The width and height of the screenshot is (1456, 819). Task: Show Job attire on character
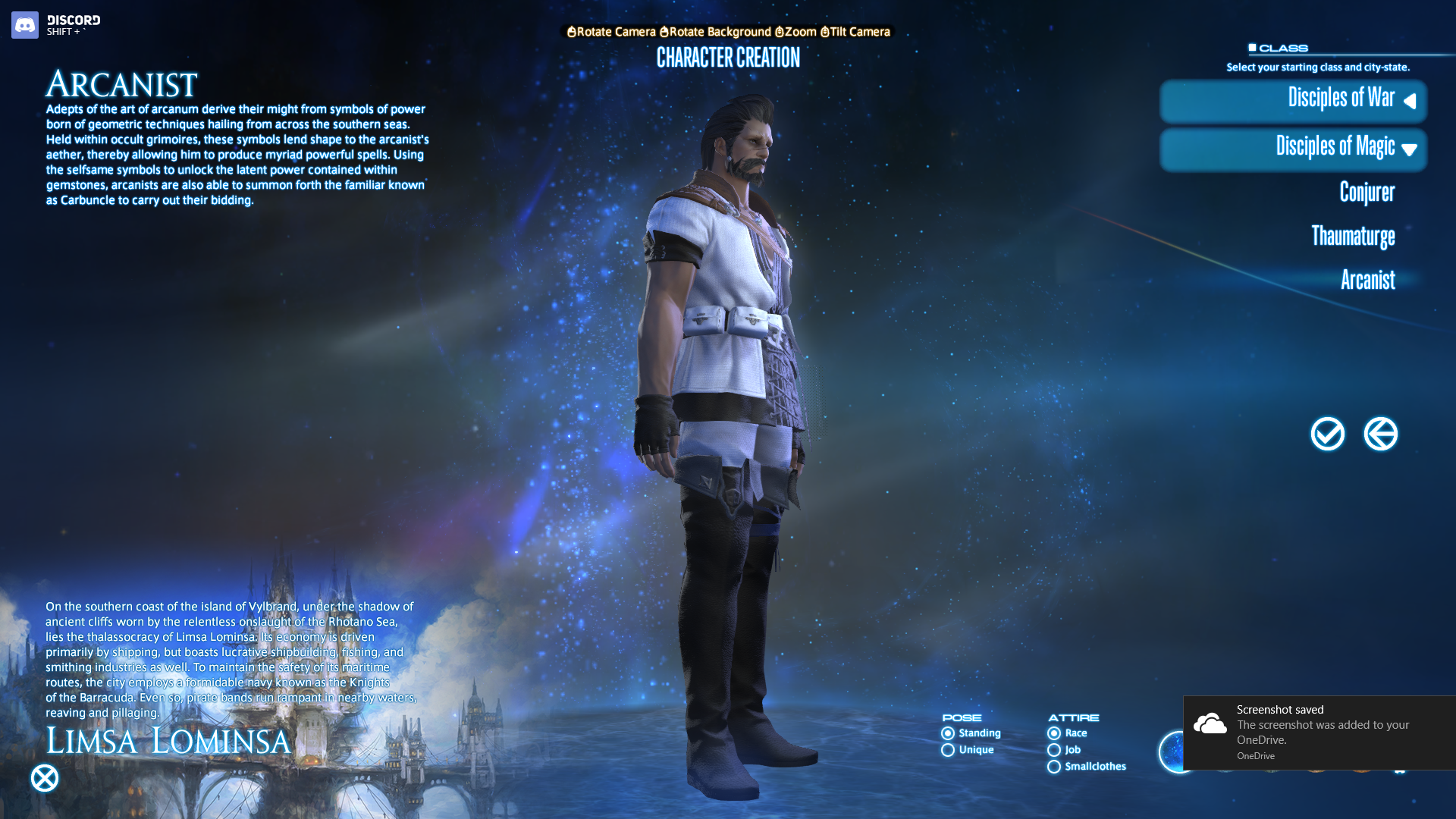1054,750
